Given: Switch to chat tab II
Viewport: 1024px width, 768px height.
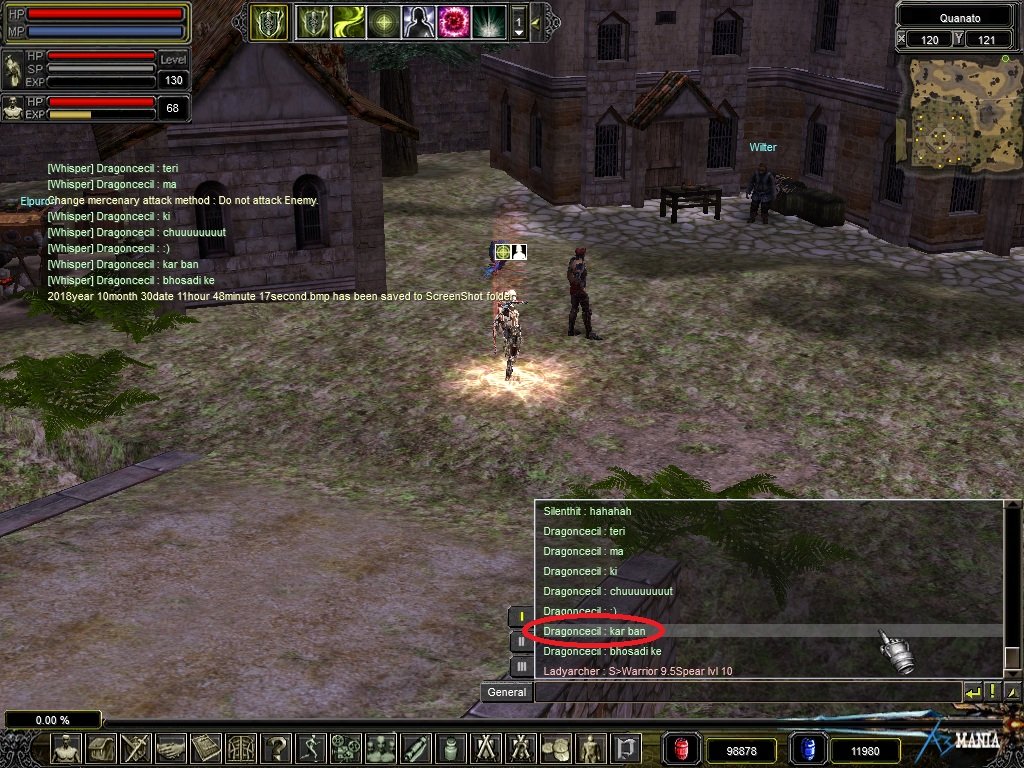Looking at the screenshot, I should click(x=522, y=641).
